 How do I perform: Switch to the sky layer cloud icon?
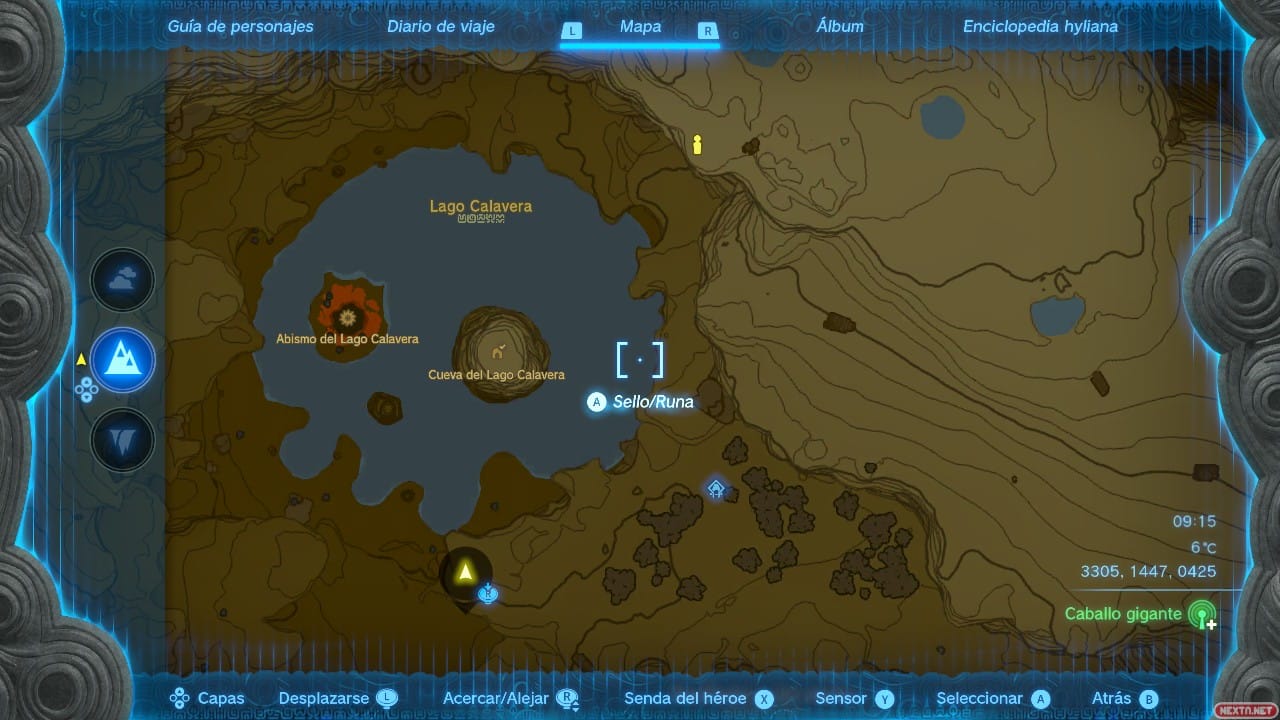(x=123, y=281)
